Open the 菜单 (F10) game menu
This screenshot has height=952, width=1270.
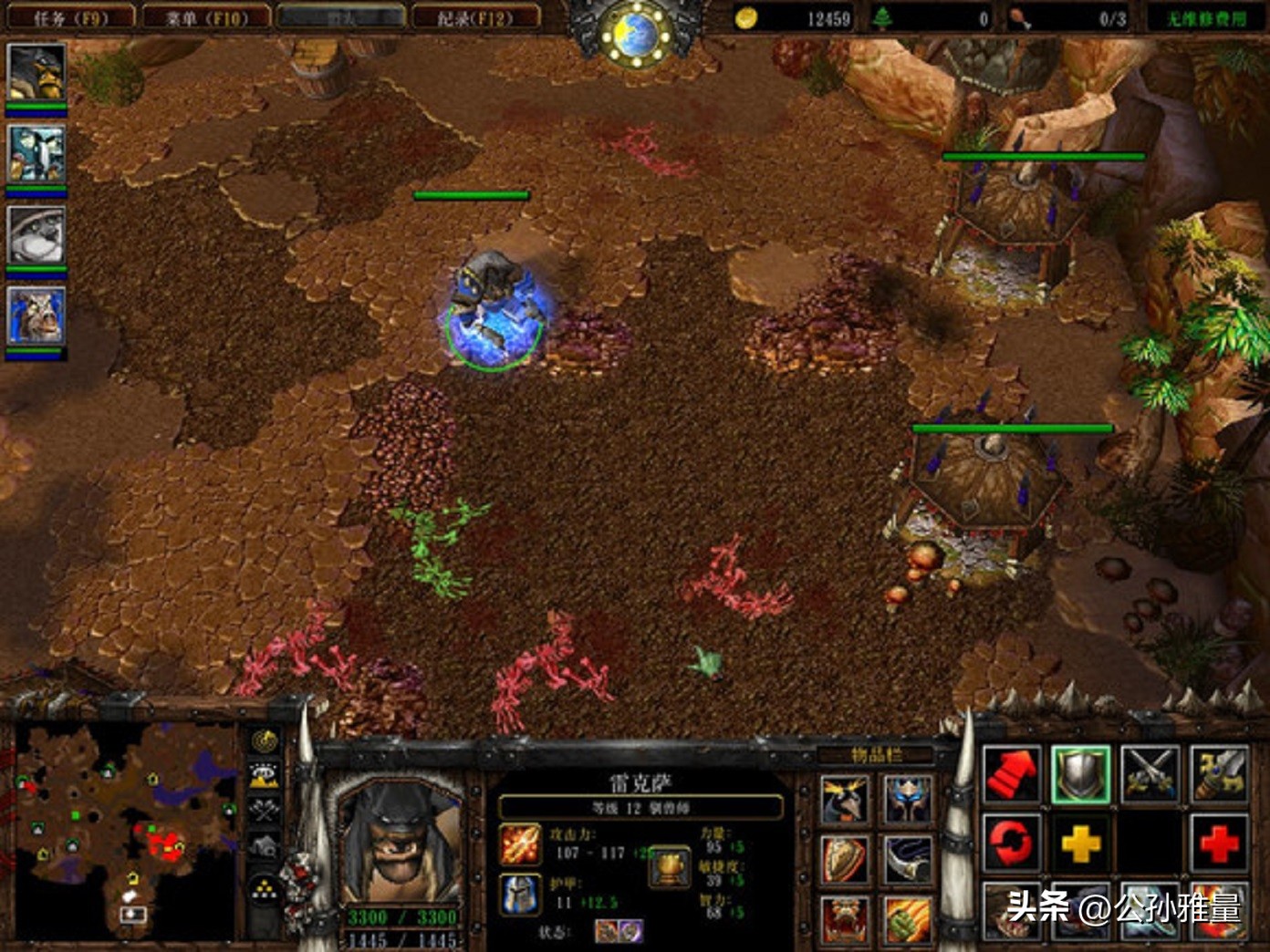(207, 17)
